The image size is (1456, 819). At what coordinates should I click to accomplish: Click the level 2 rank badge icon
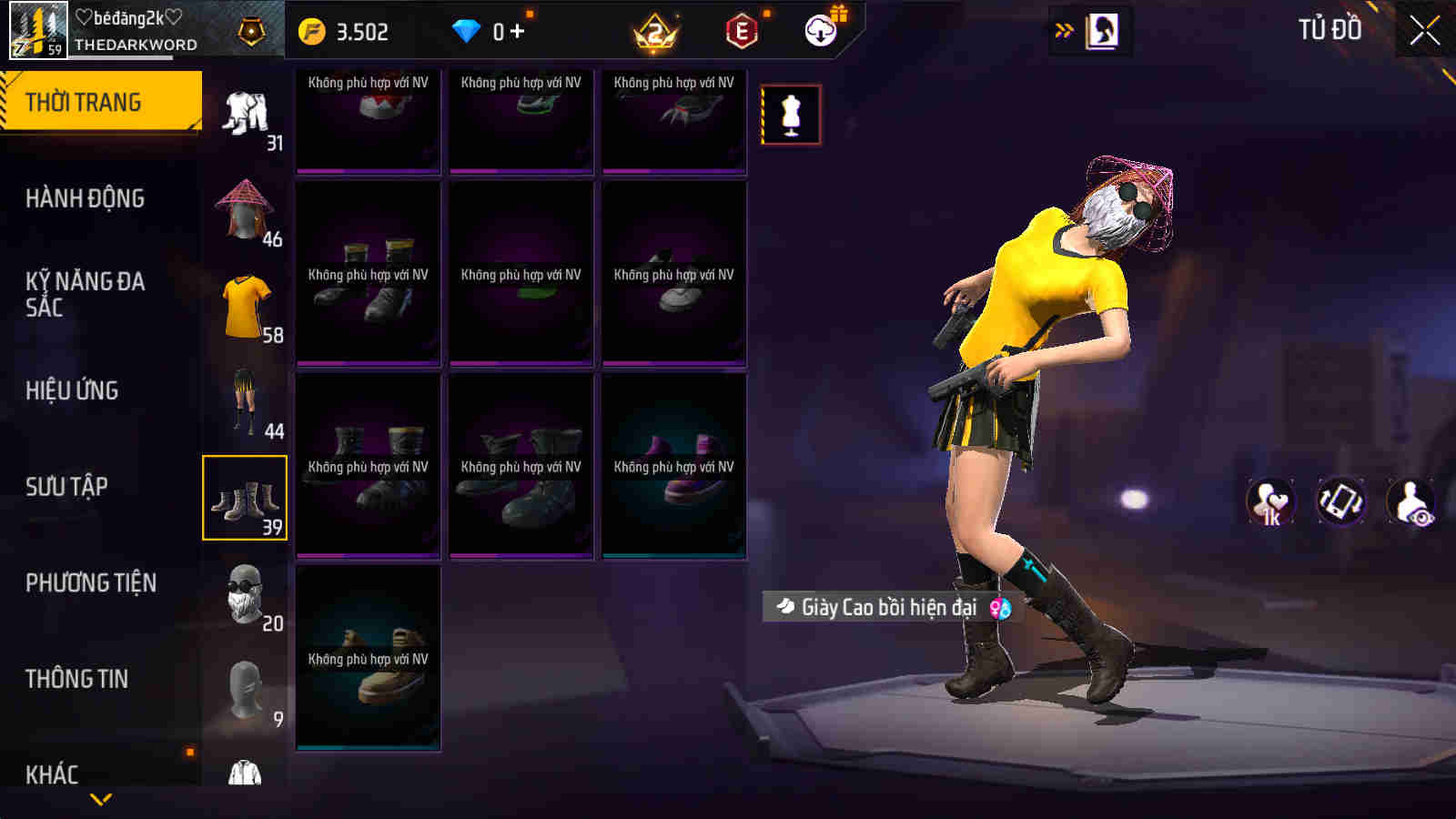click(653, 31)
